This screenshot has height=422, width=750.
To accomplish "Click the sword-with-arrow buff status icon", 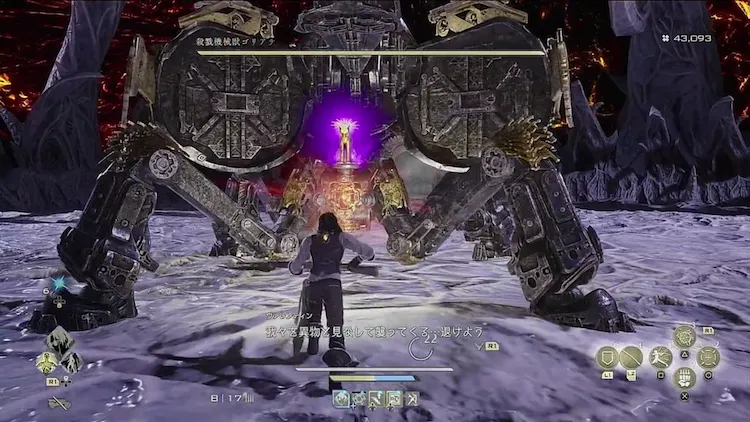I will click(x=376, y=399).
